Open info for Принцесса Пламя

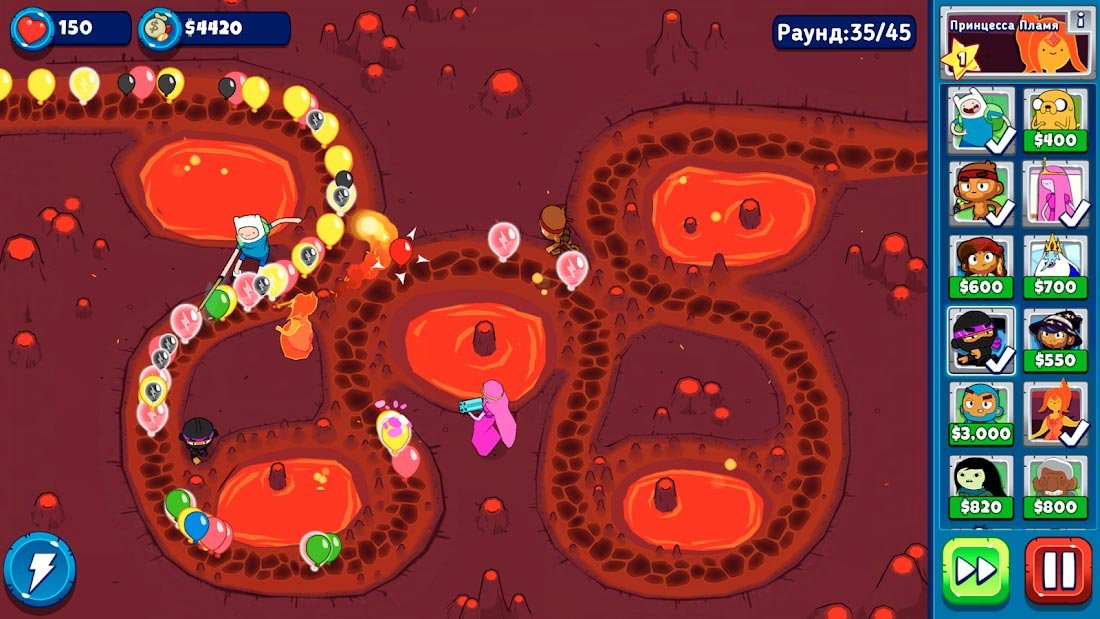click(x=1079, y=19)
